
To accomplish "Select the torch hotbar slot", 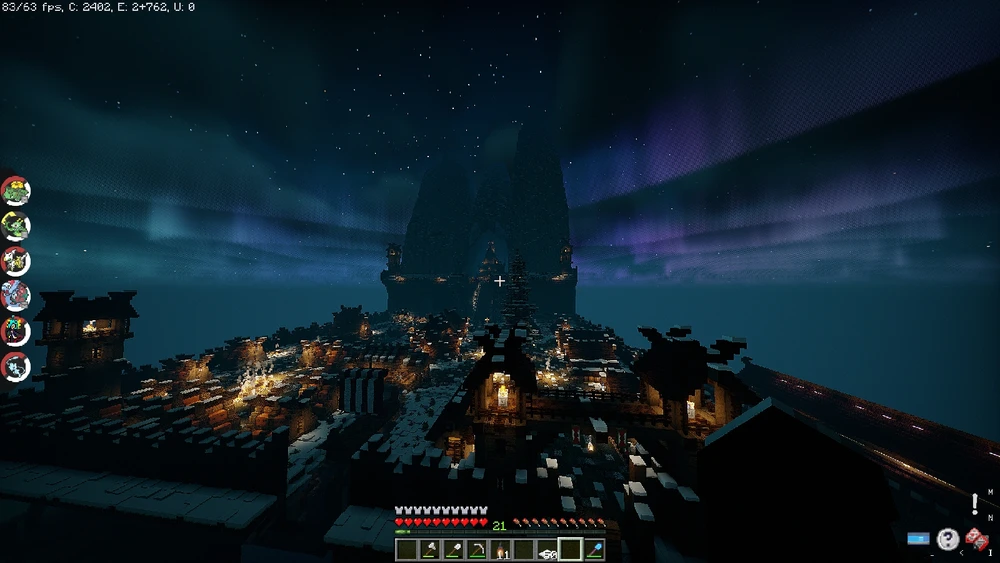I will 500,549.
